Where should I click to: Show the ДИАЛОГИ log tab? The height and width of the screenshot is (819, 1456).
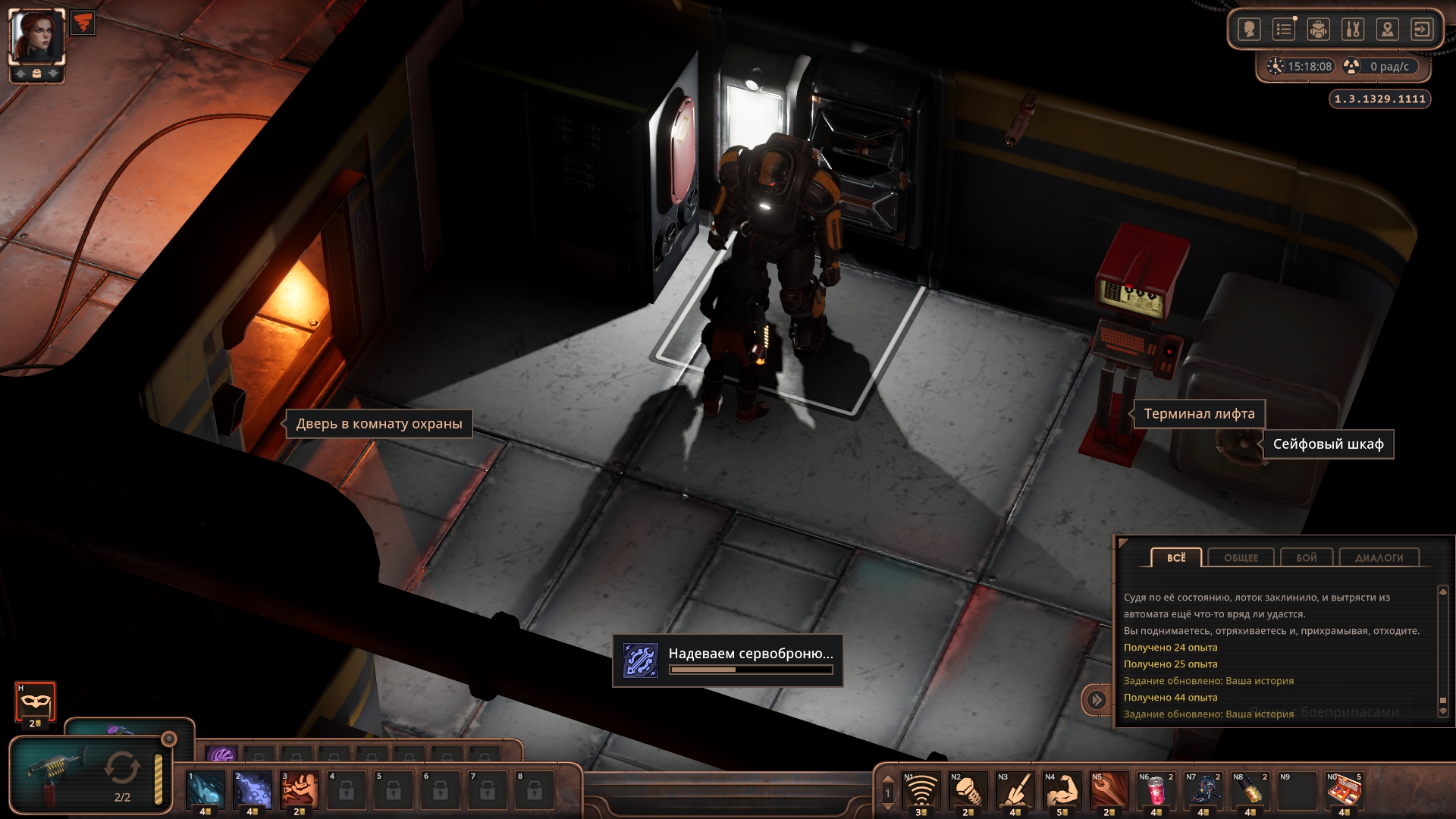tap(1379, 558)
